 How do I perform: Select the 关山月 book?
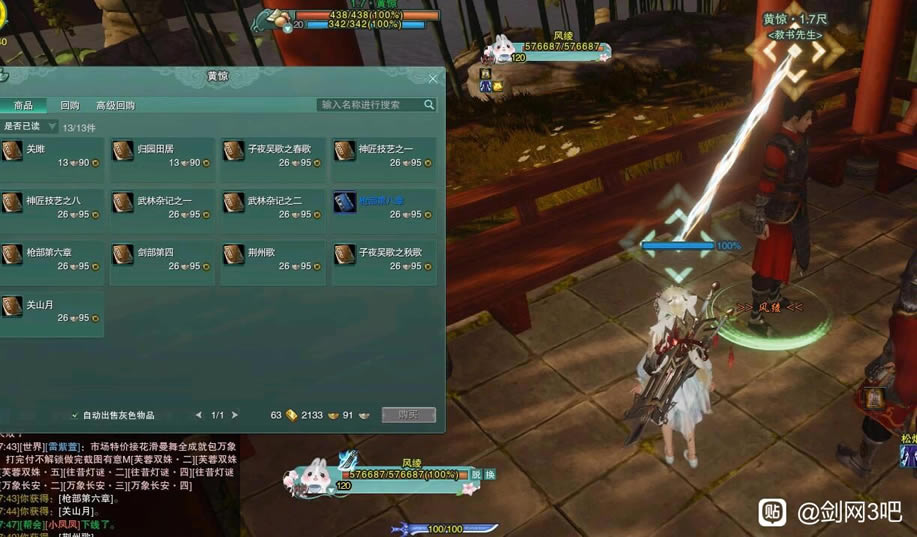pos(51,311)
